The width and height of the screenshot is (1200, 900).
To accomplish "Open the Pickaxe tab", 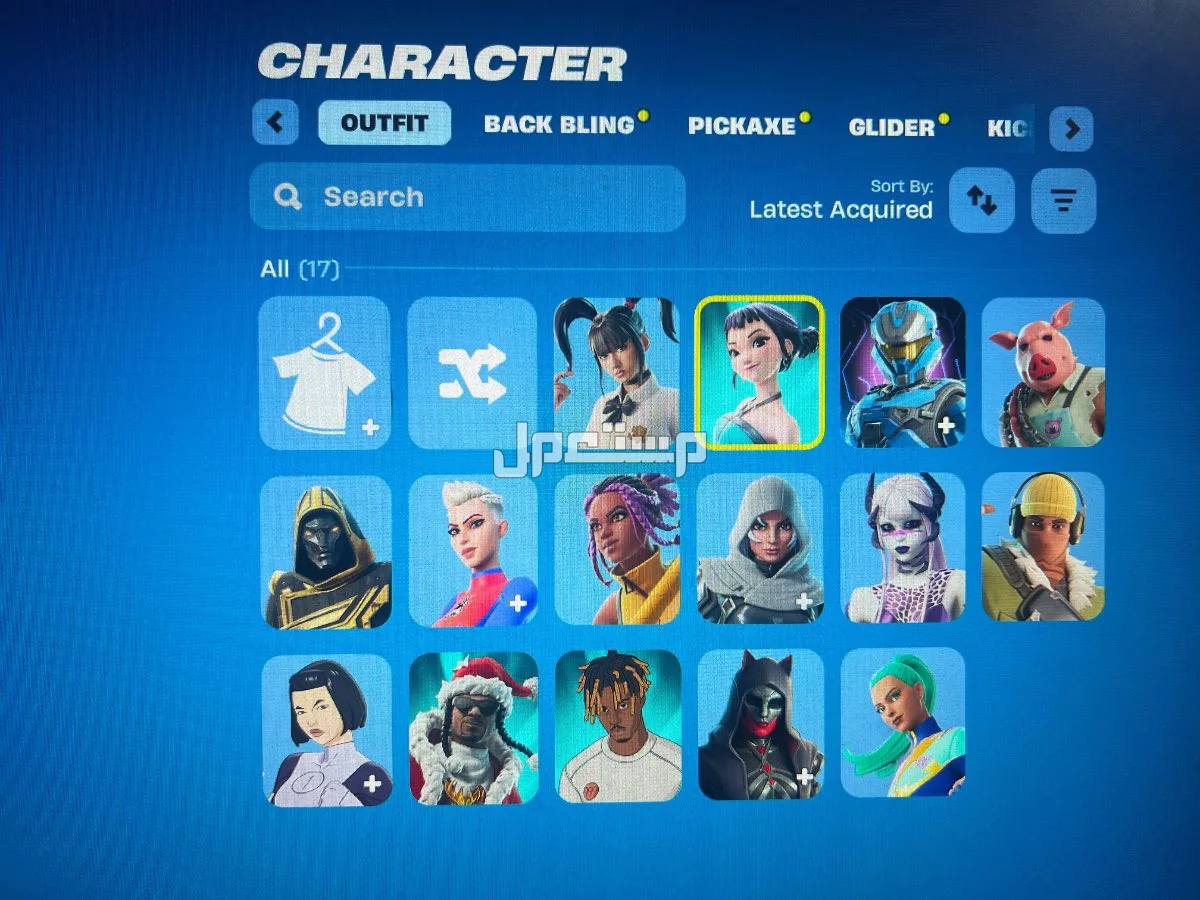I will pos(741,126).
